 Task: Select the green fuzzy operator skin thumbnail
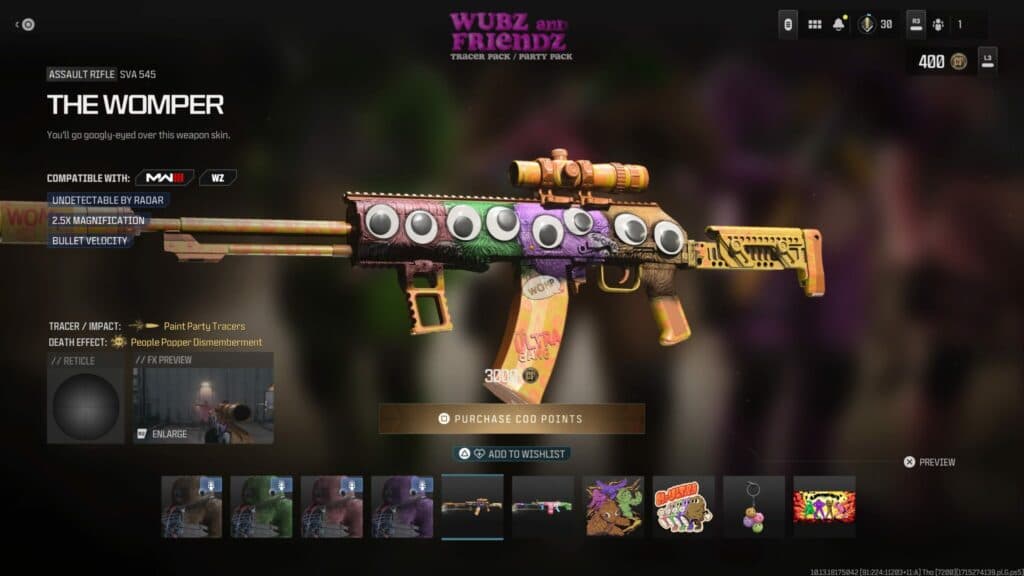[x=262, y=506]
